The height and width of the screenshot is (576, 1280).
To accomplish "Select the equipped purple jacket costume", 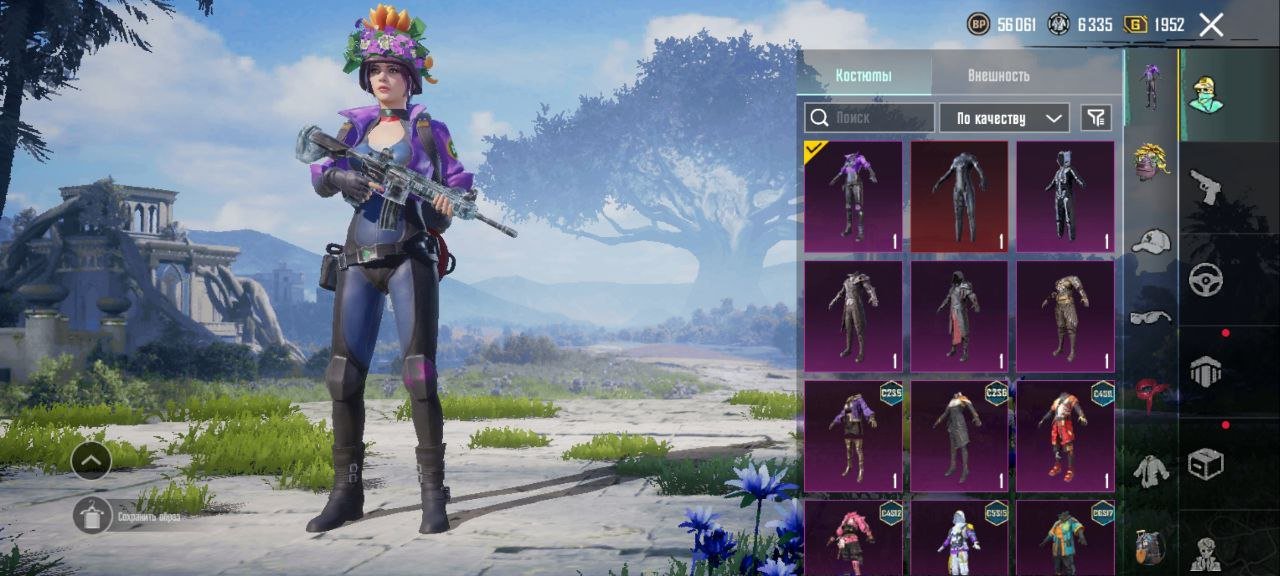I will 853,197.
